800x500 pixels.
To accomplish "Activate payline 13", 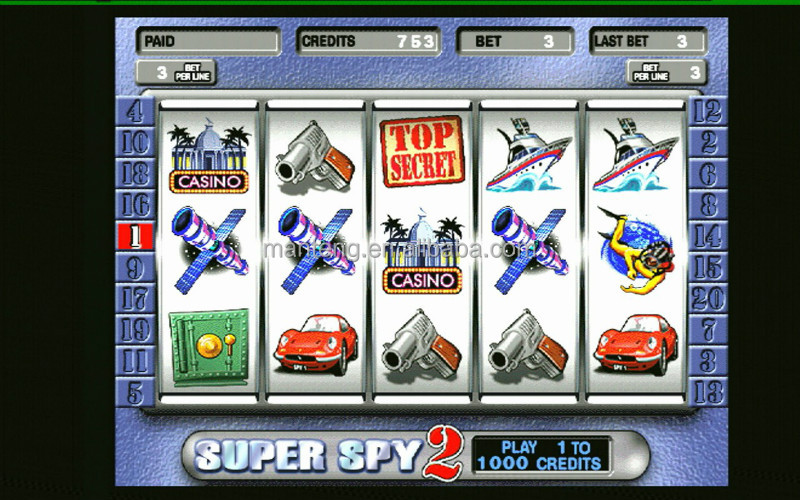I will tap(707, 392).
